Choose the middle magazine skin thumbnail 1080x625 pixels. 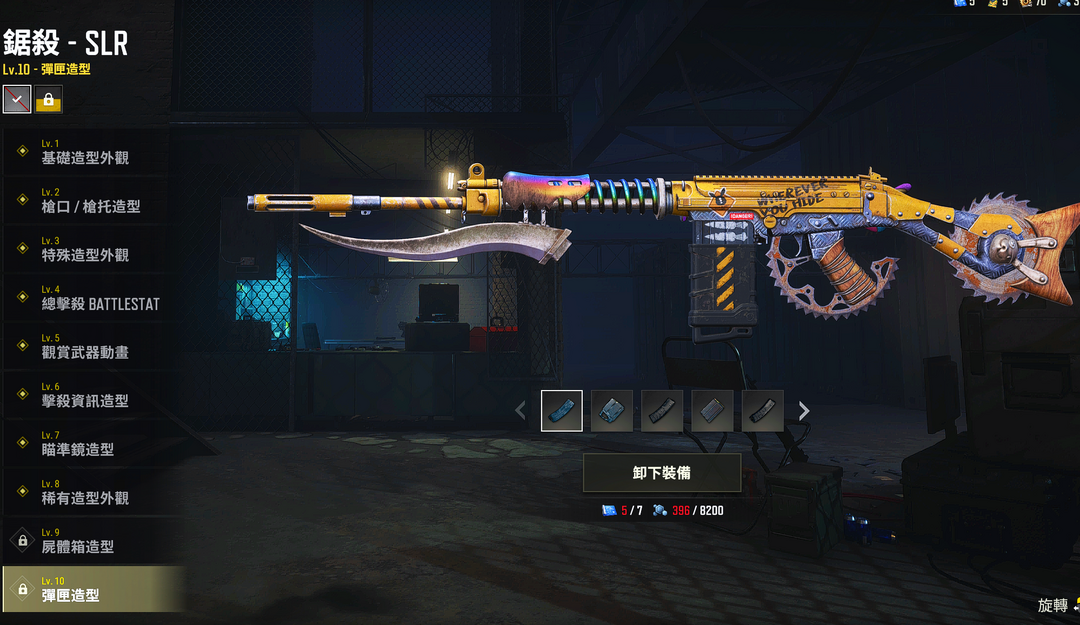tap(662, 410)
